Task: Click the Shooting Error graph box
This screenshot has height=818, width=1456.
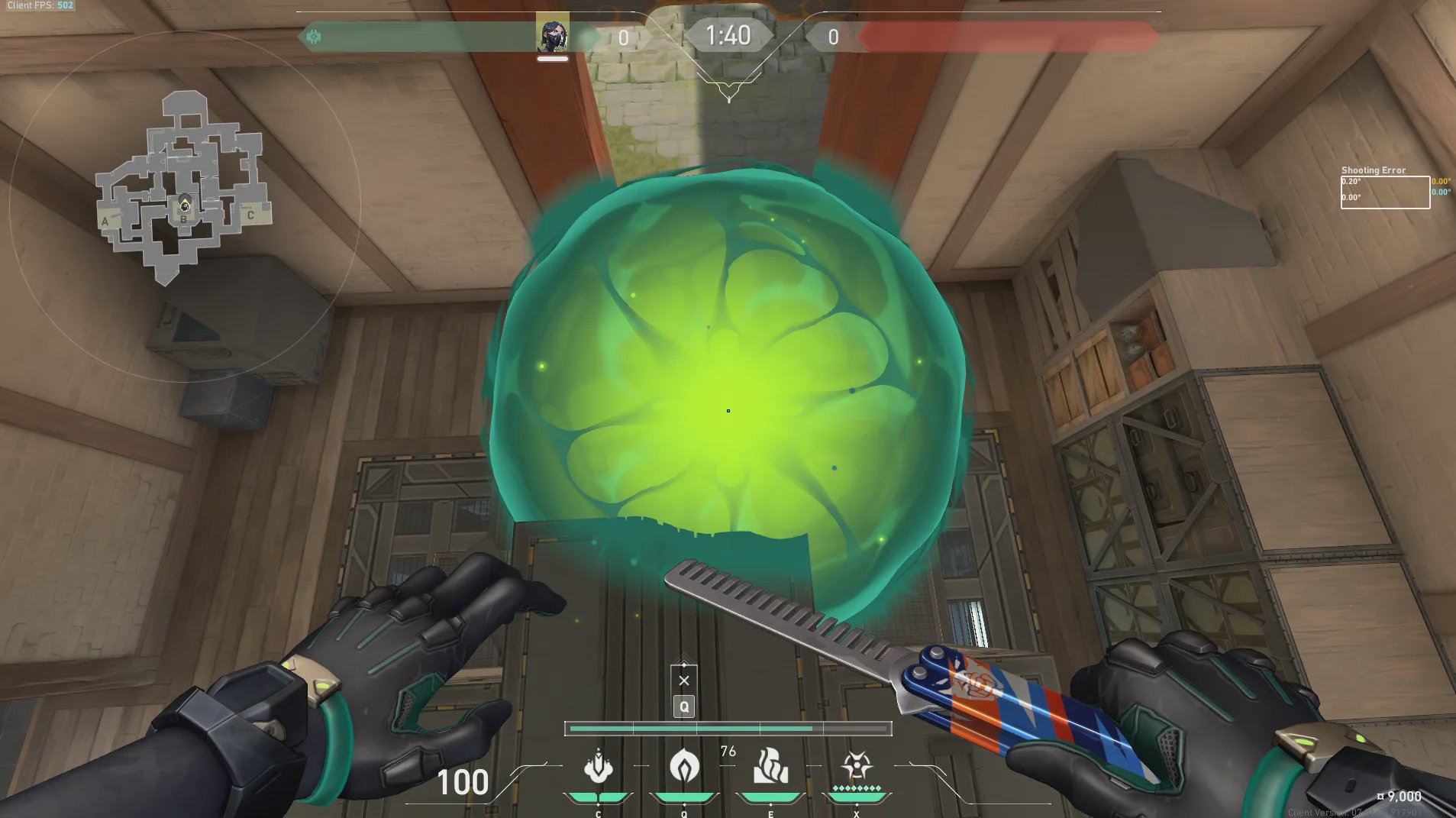Action: pyautogui.click(x=1385, y=192)
